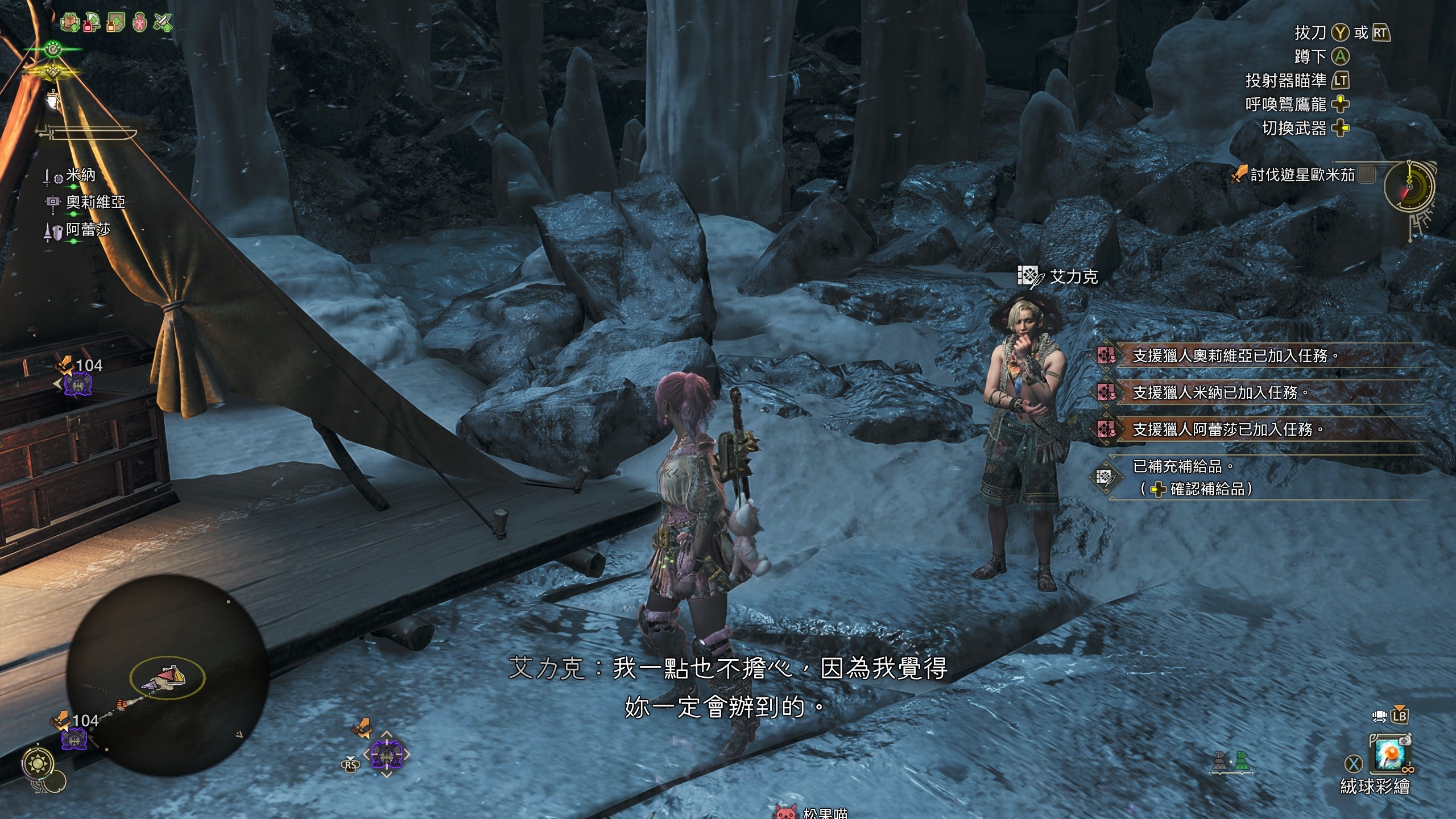Viewport: 1456px width, 819px height.
Task: Select party member 阿蕾莎 in the hunter list
Action: coord(88,230)
